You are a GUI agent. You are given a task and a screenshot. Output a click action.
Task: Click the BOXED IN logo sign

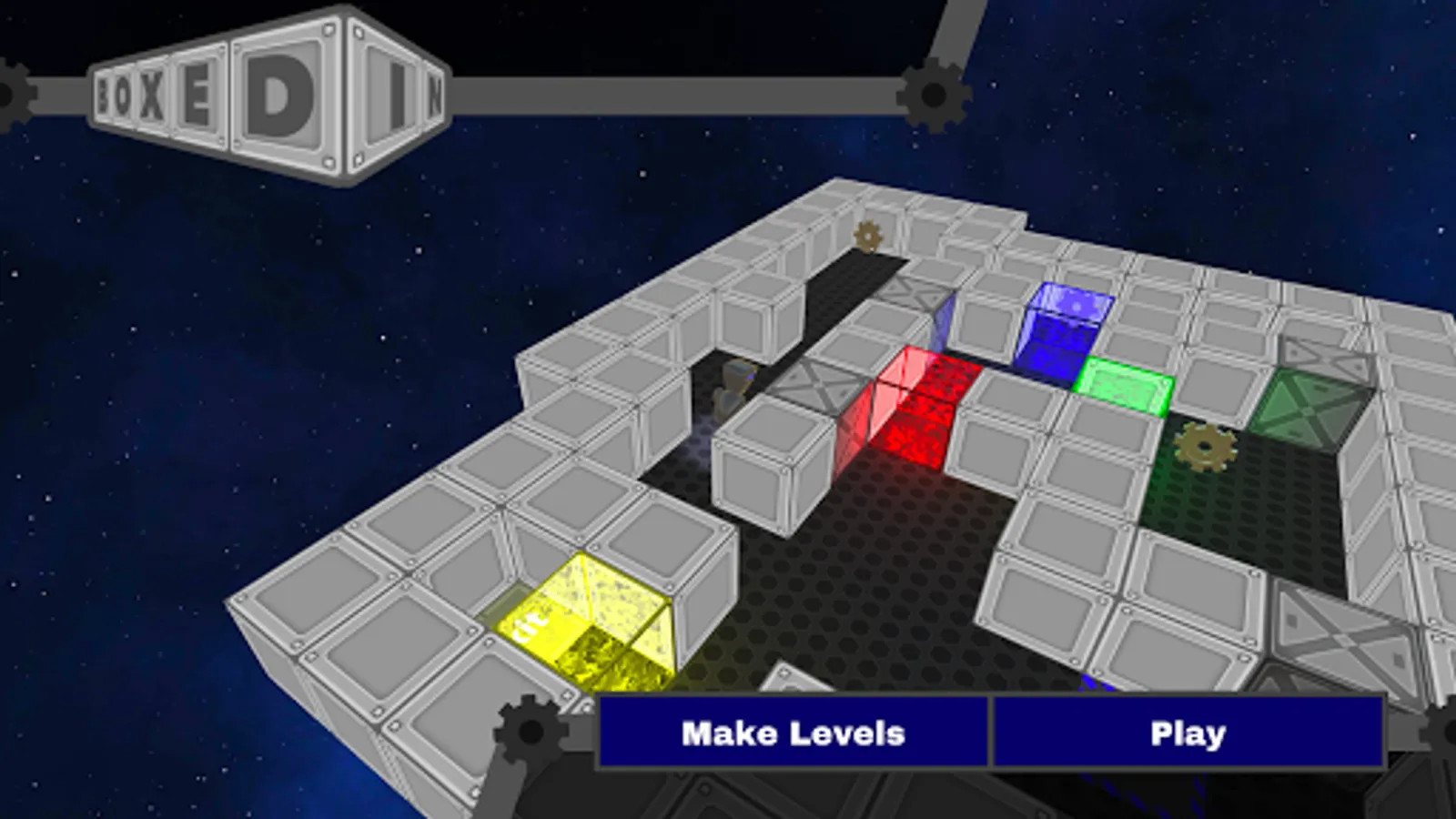click(x=268, y=91)
